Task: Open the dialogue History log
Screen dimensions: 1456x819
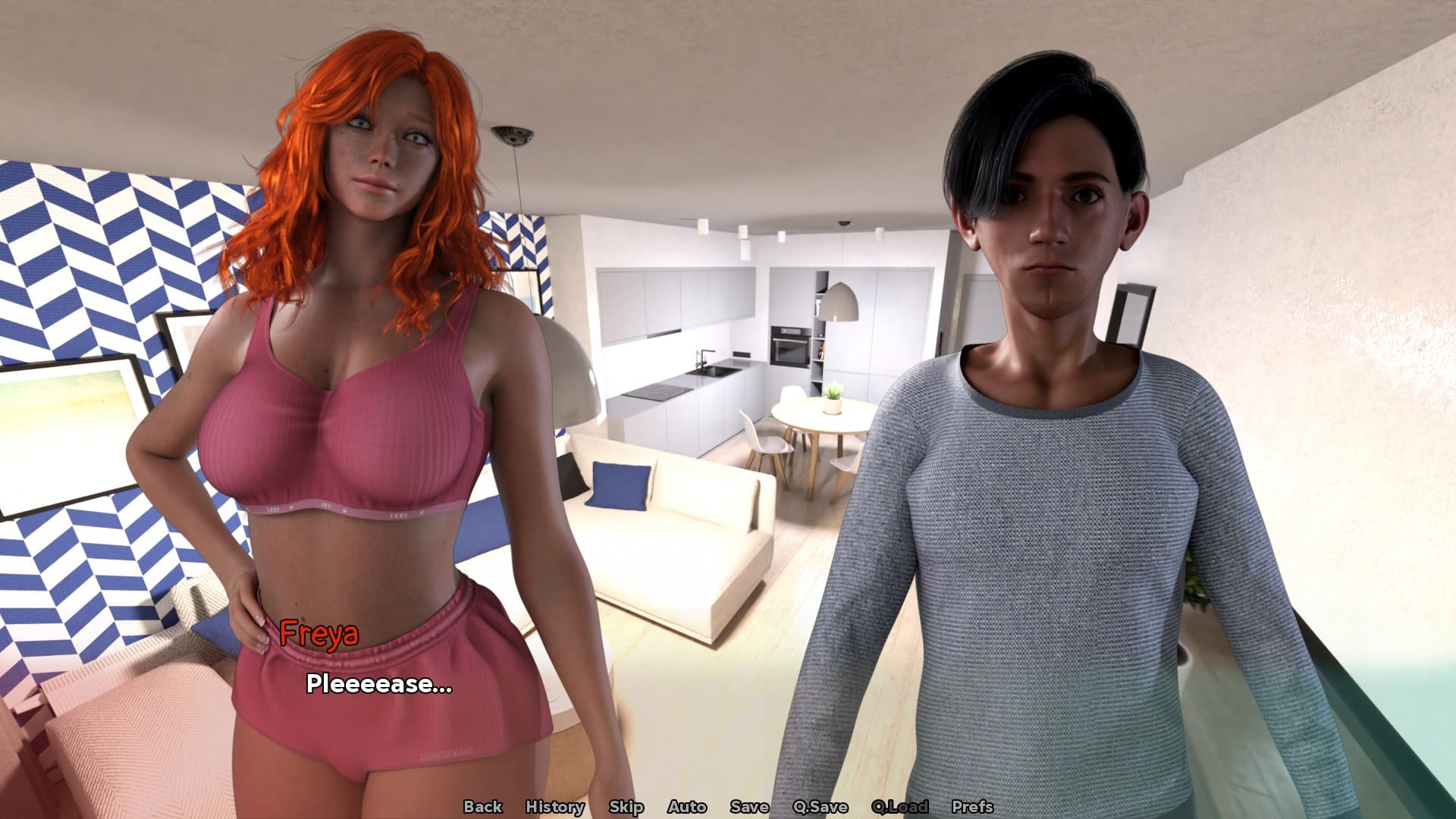Action: point(554,807)
